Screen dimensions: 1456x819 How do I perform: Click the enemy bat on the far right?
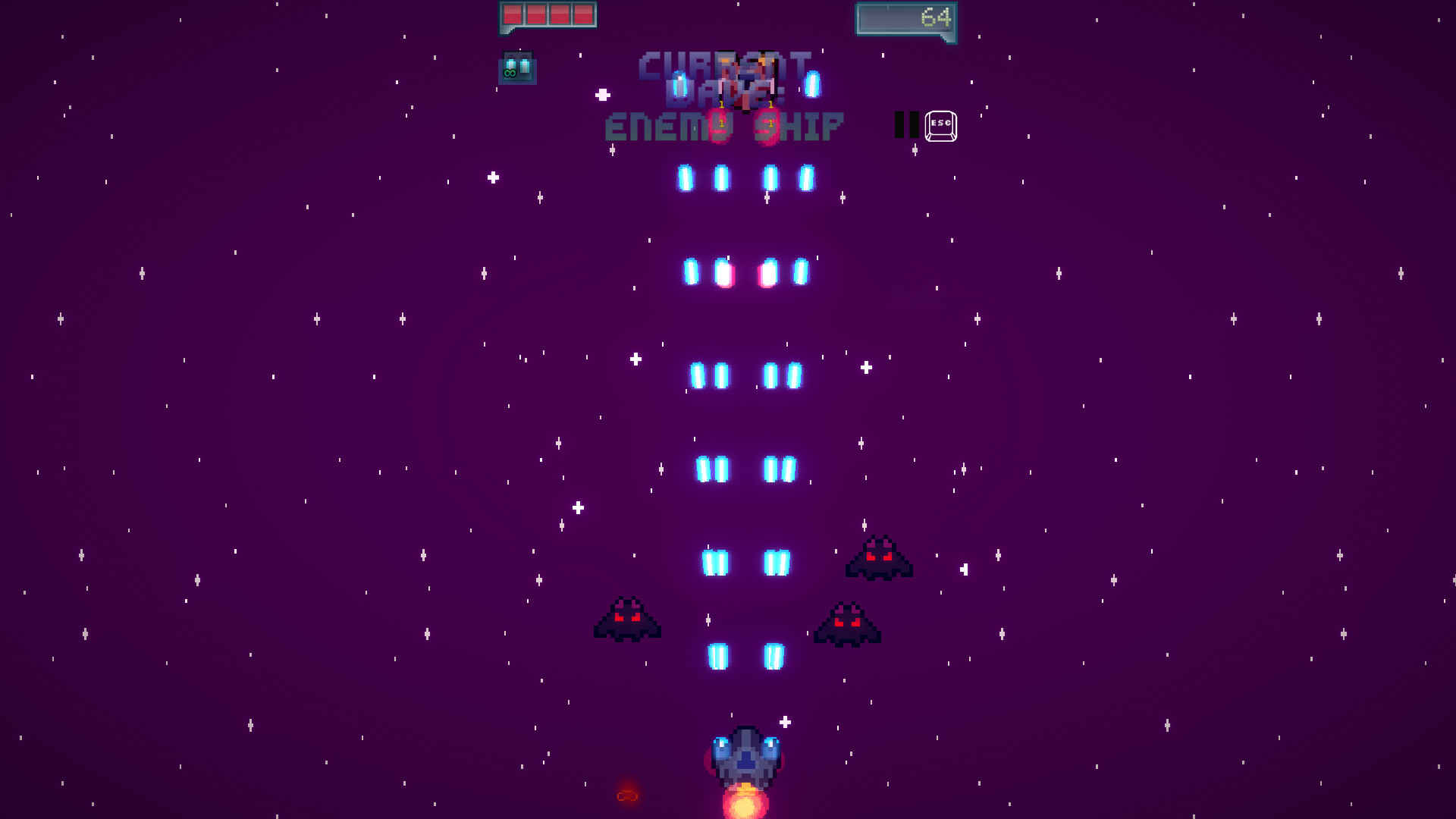[x=880, y=560]
